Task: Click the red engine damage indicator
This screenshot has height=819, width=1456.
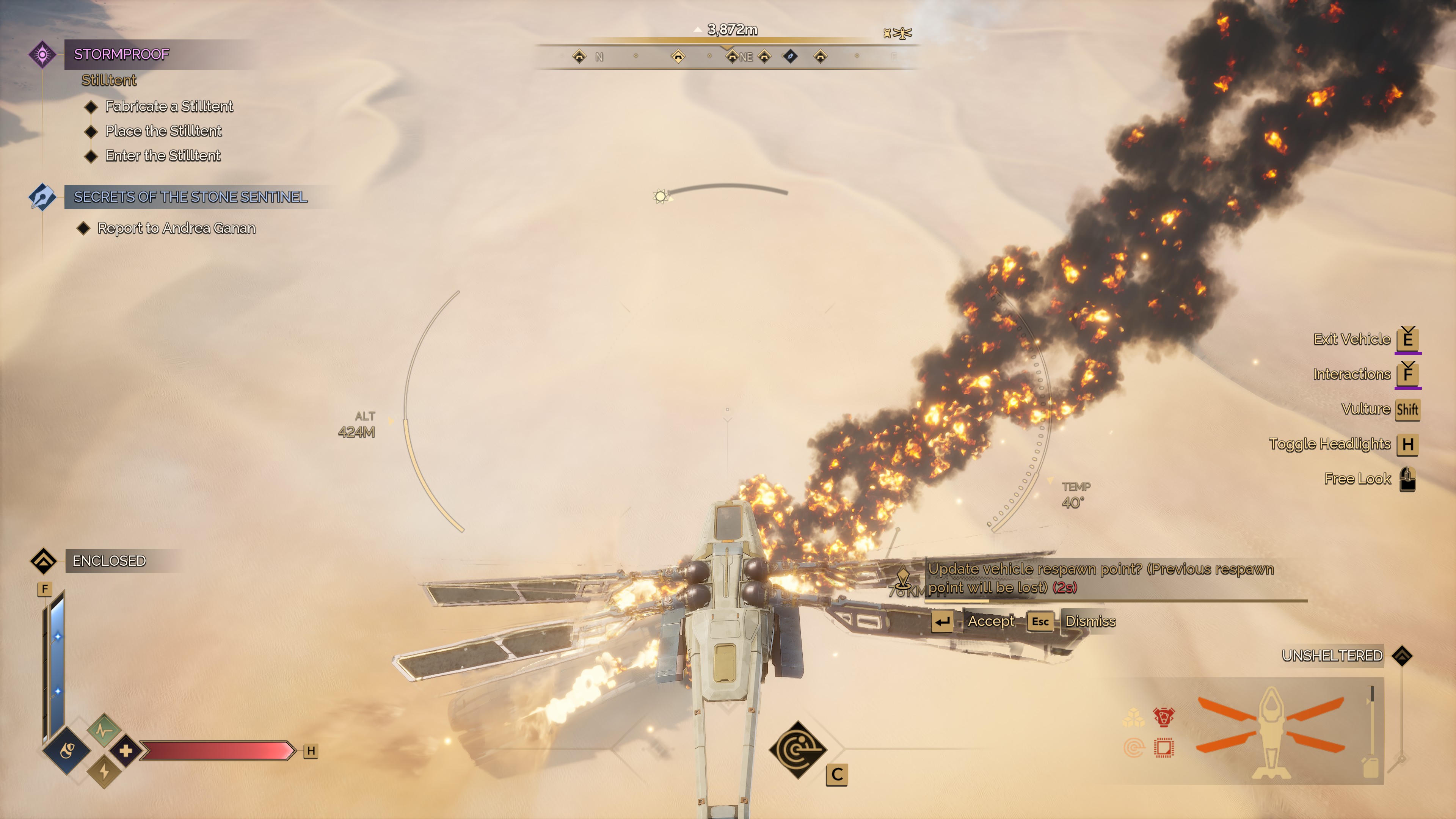Action: point(1163,718)
